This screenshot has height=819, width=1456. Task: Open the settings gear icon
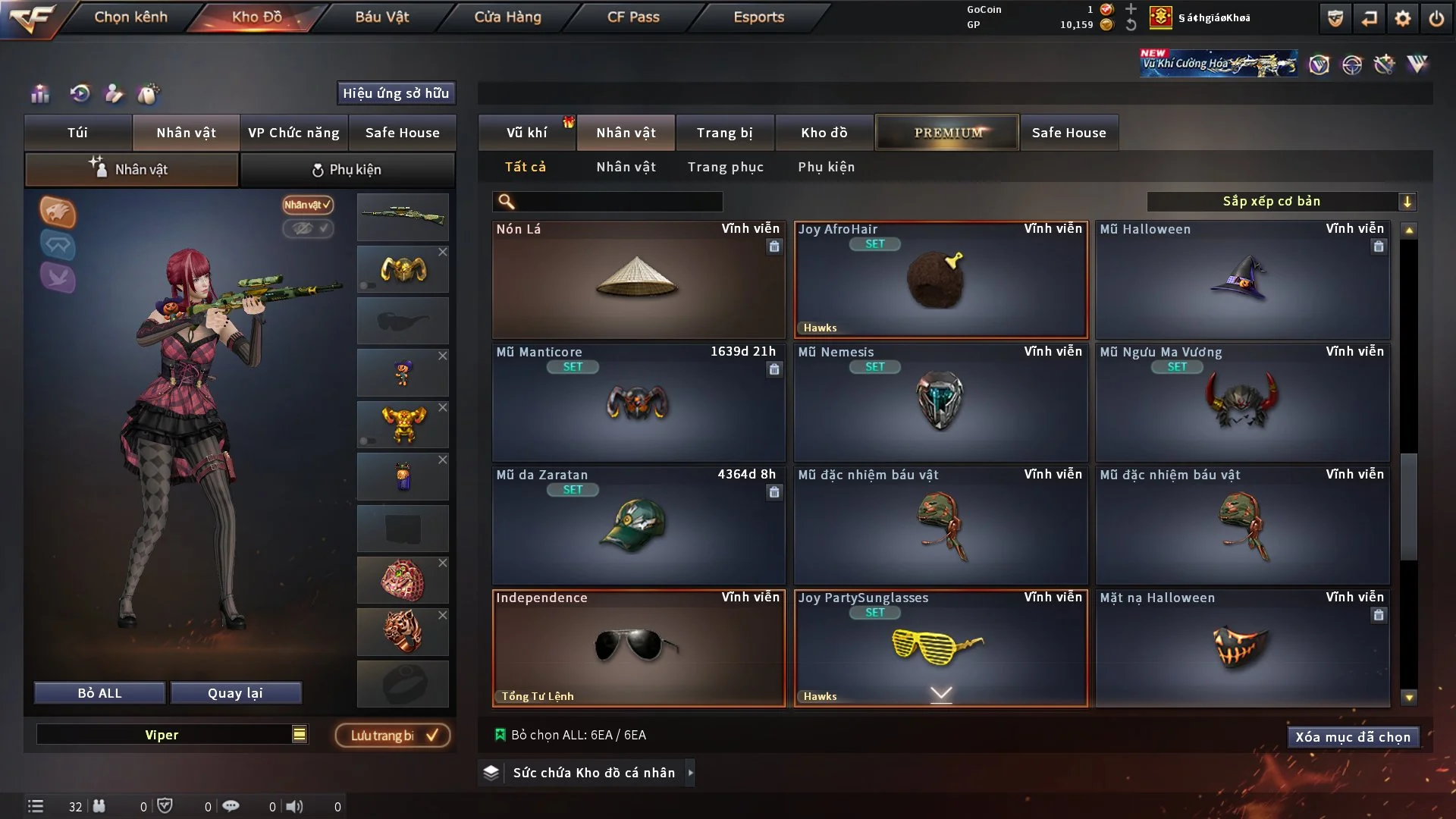coord(1404,18)
